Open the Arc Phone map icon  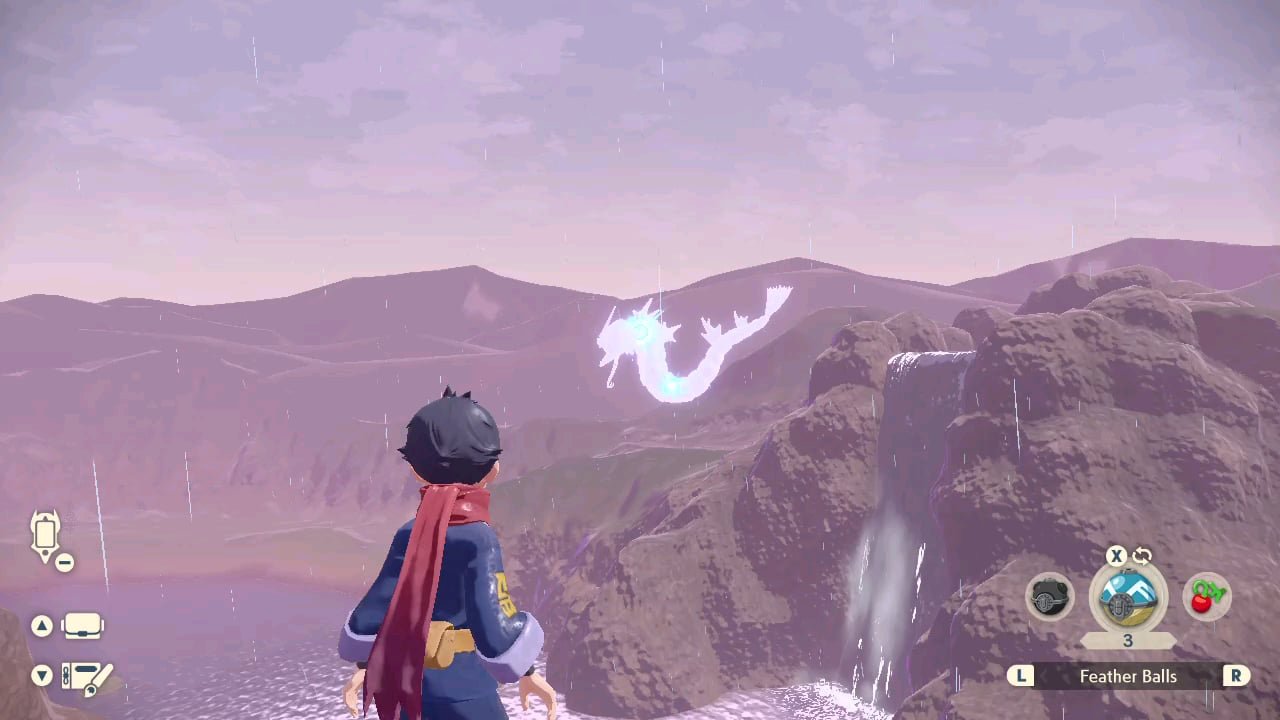tap(45, 533)
